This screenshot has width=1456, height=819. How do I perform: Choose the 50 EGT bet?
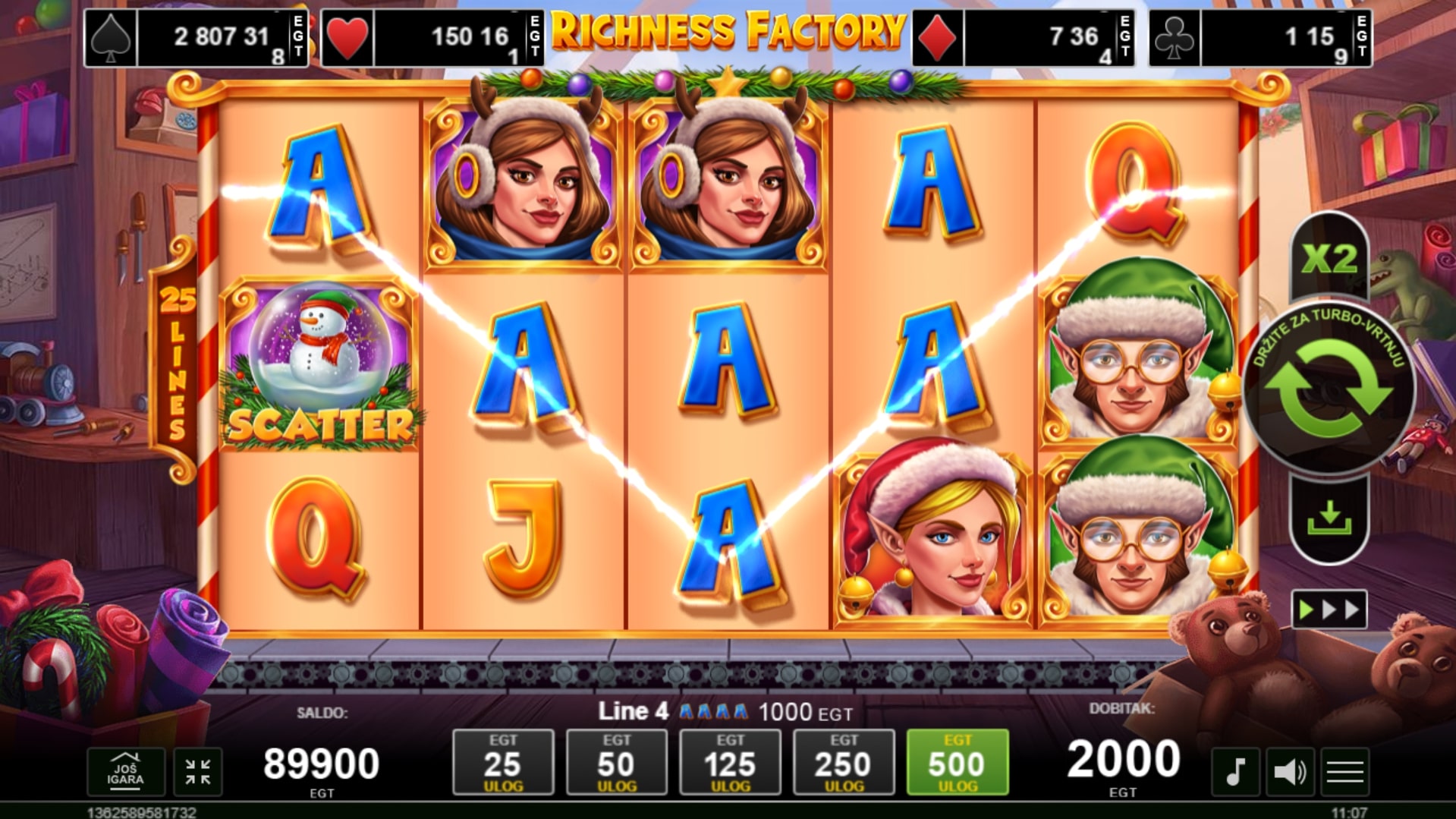(x=617, y=762)
